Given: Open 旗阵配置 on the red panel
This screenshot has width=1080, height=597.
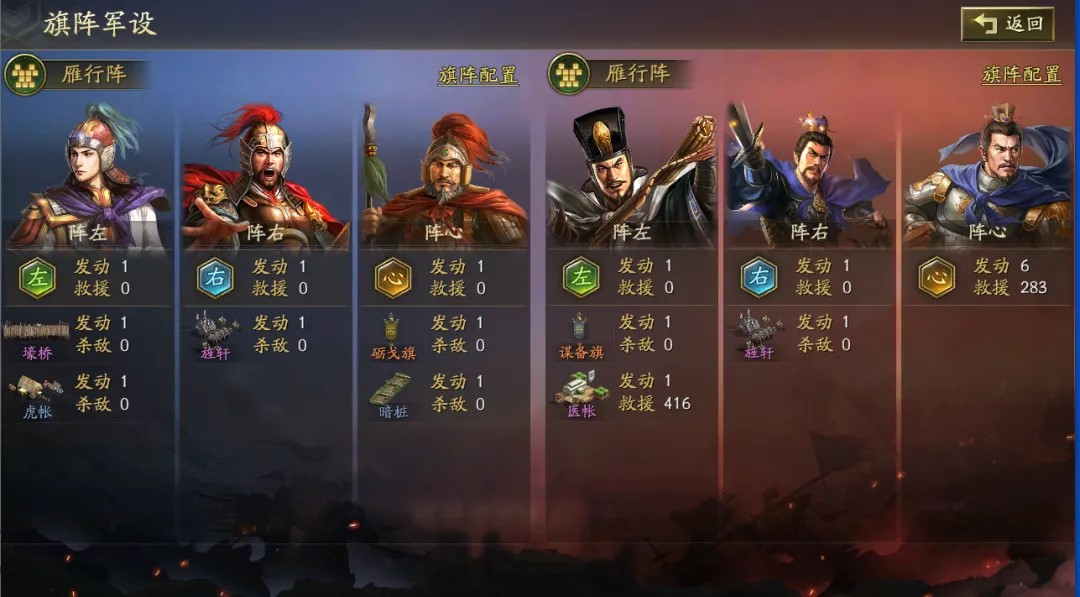Looking at the screenshot, I should [x=1021, y=75].
